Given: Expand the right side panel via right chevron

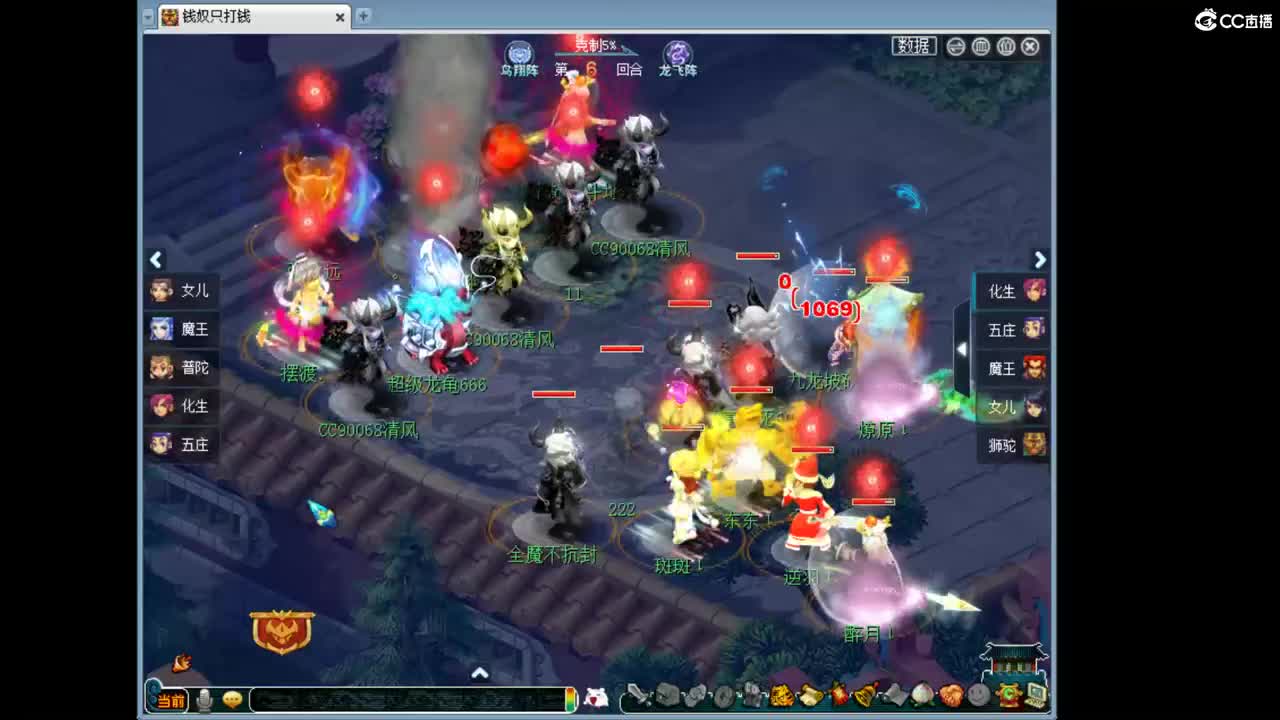Looking at the screenshot, I should [1040, 259].
